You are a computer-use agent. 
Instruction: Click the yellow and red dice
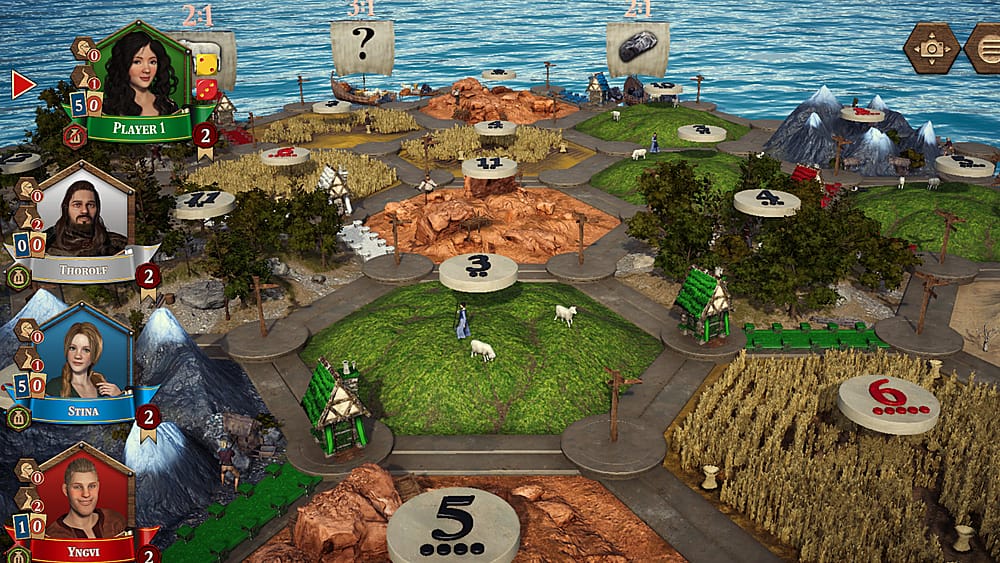click(x=205, y=76)
